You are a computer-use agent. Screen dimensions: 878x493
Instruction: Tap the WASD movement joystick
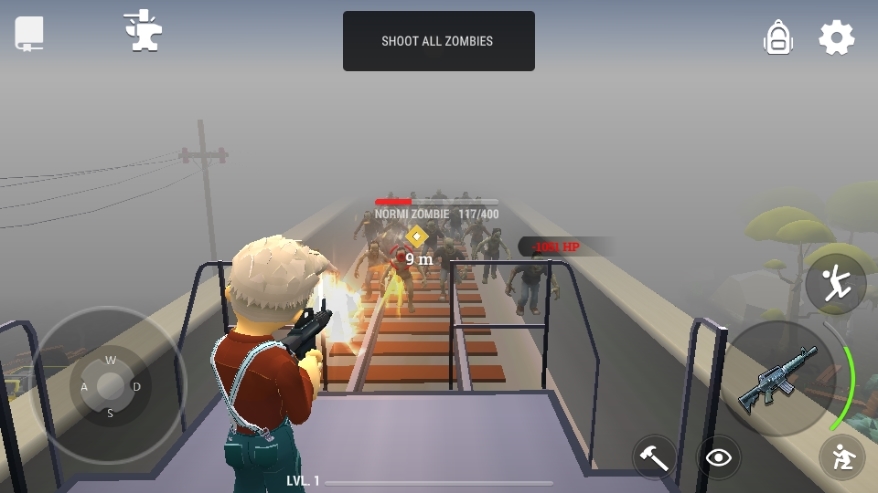(110, 386)
